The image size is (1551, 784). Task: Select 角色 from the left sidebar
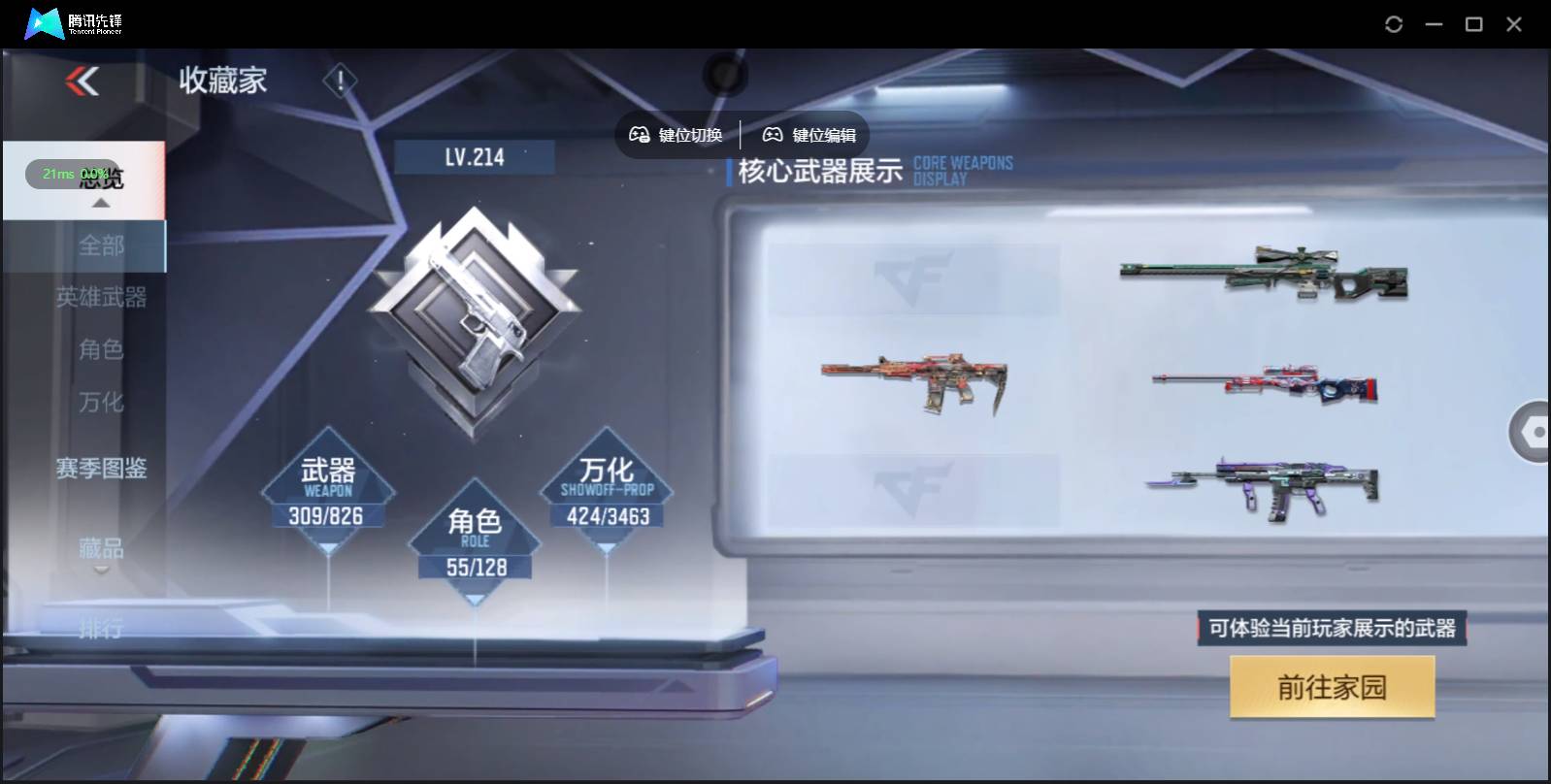[104, 350]
